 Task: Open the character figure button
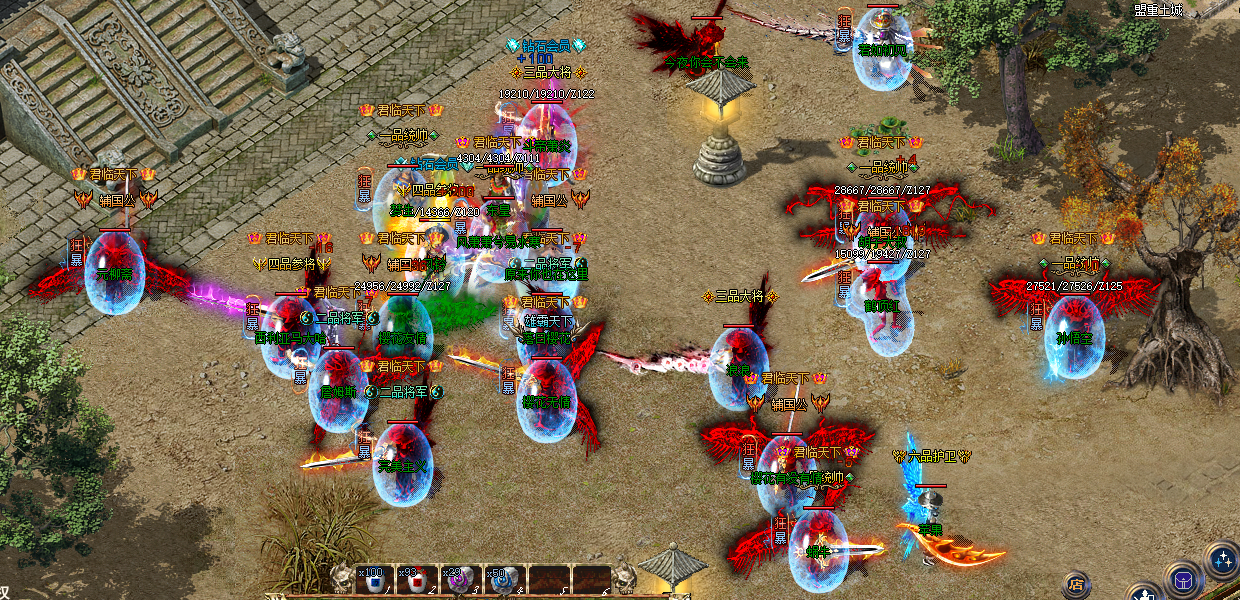(x=1143, y=594)
